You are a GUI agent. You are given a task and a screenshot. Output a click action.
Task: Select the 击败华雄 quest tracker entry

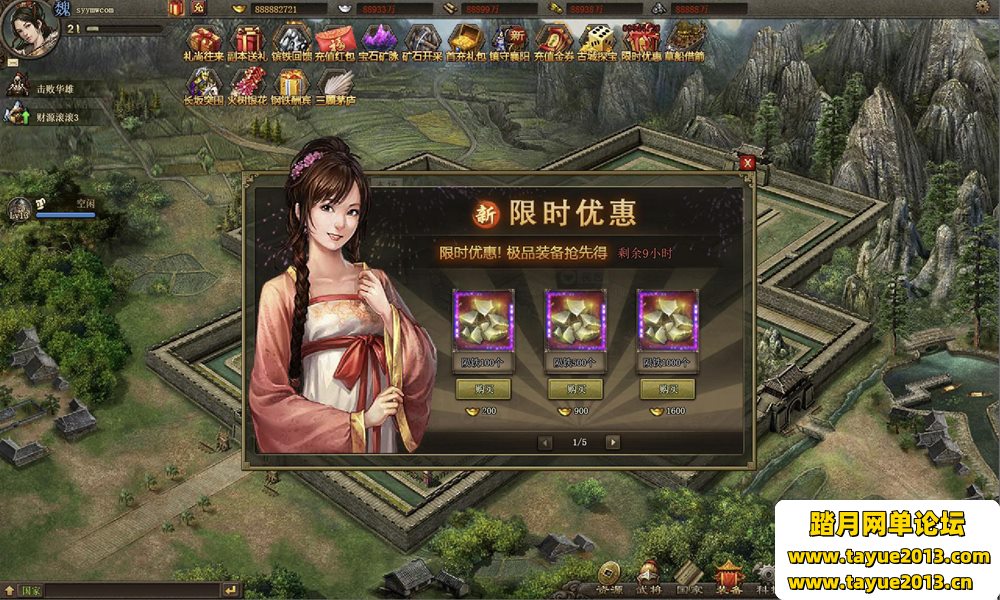pos(54,89)
